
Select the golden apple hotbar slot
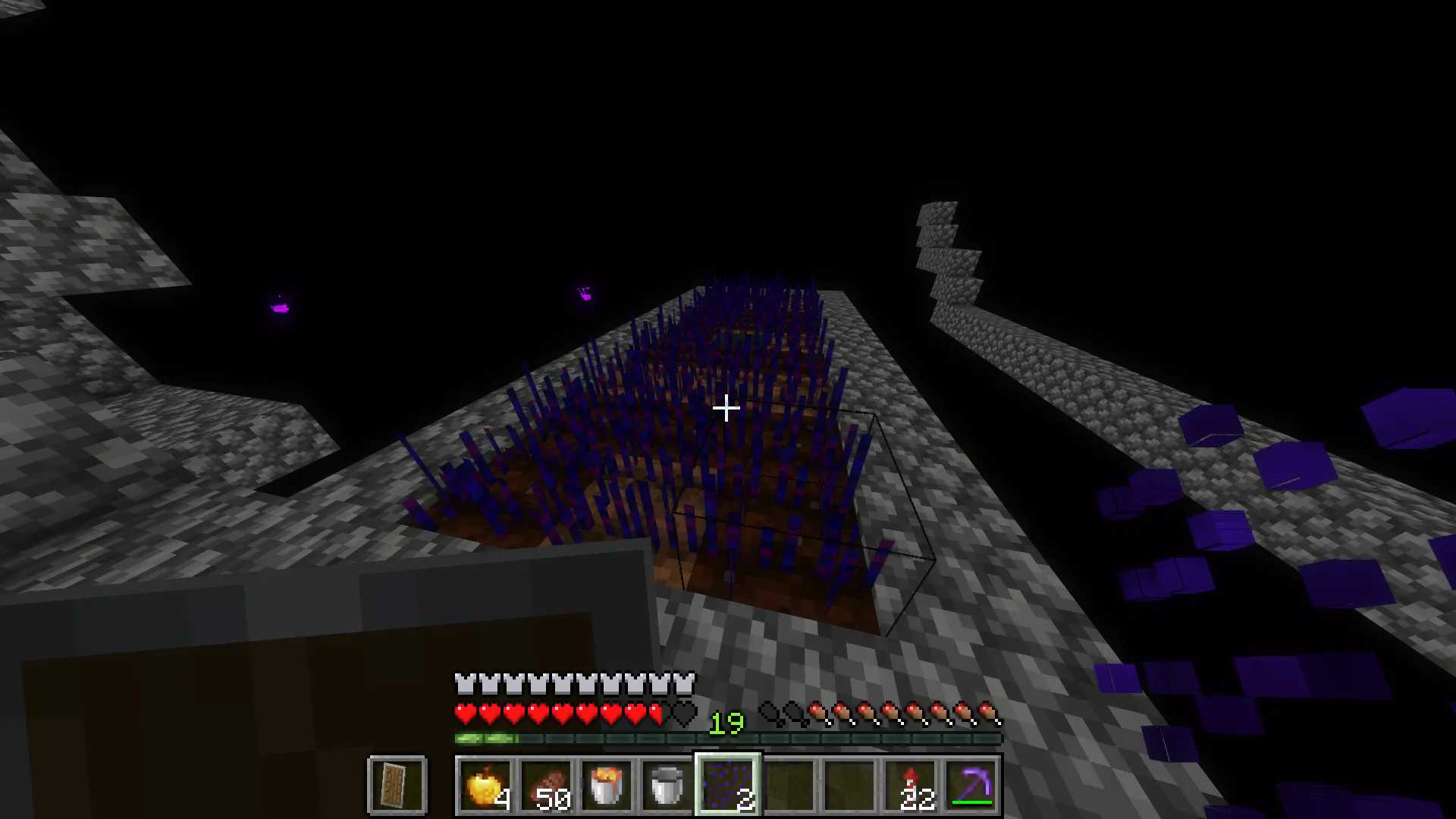pyautogui.click(x=487, y=785)
